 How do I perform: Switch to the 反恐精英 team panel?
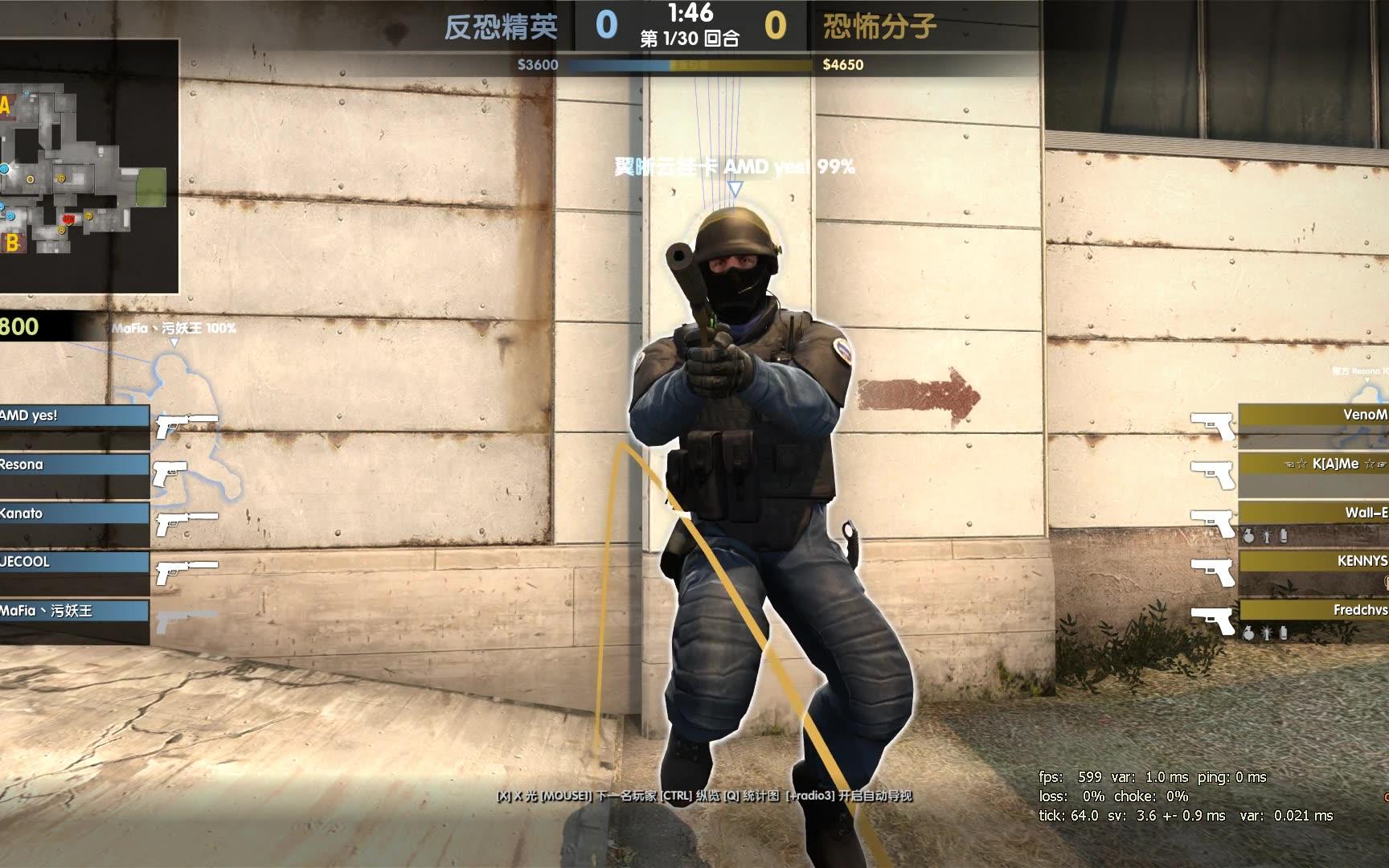(x=498, y=27)
